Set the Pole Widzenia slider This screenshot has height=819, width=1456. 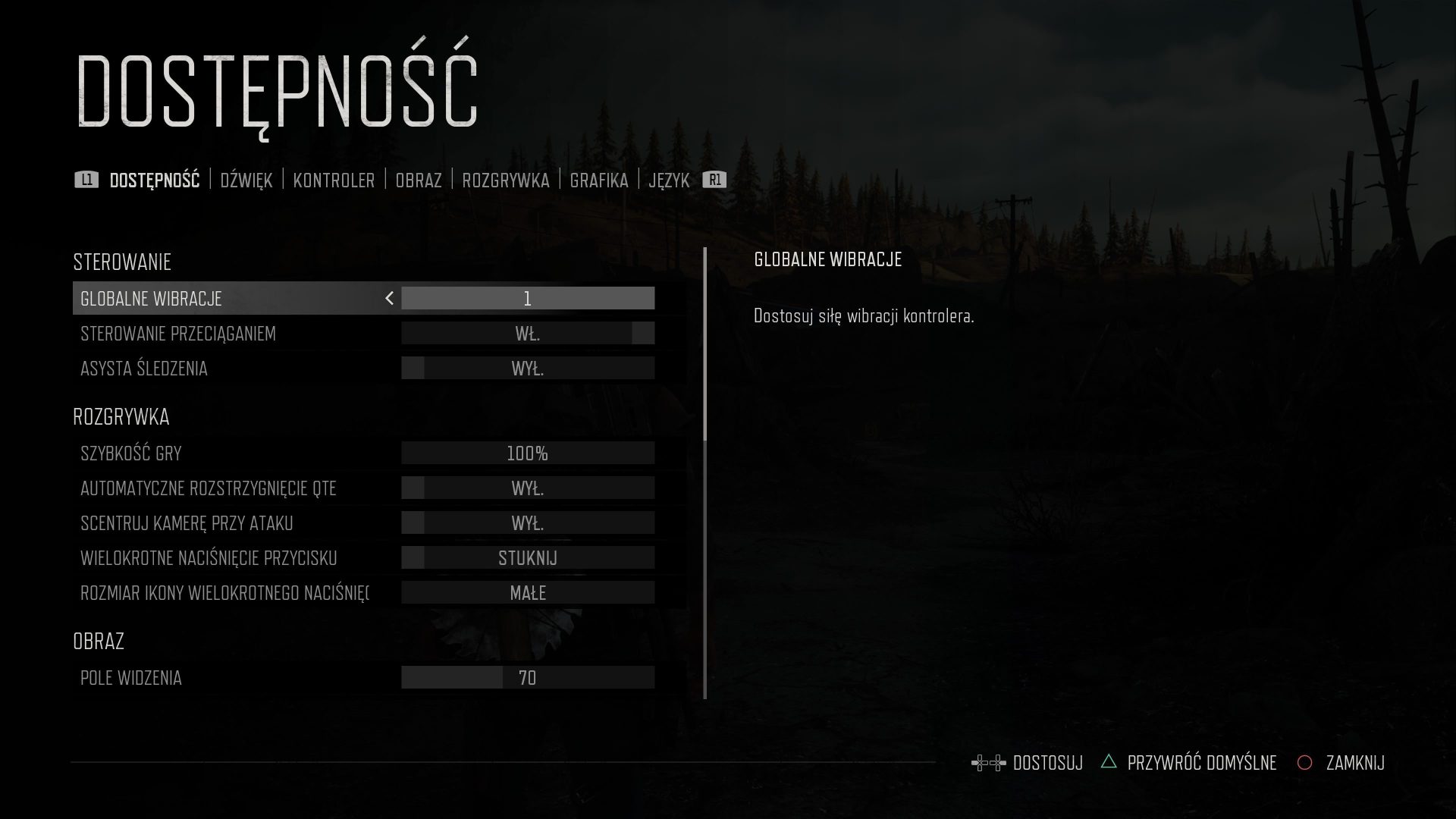(x=528, y=677)
